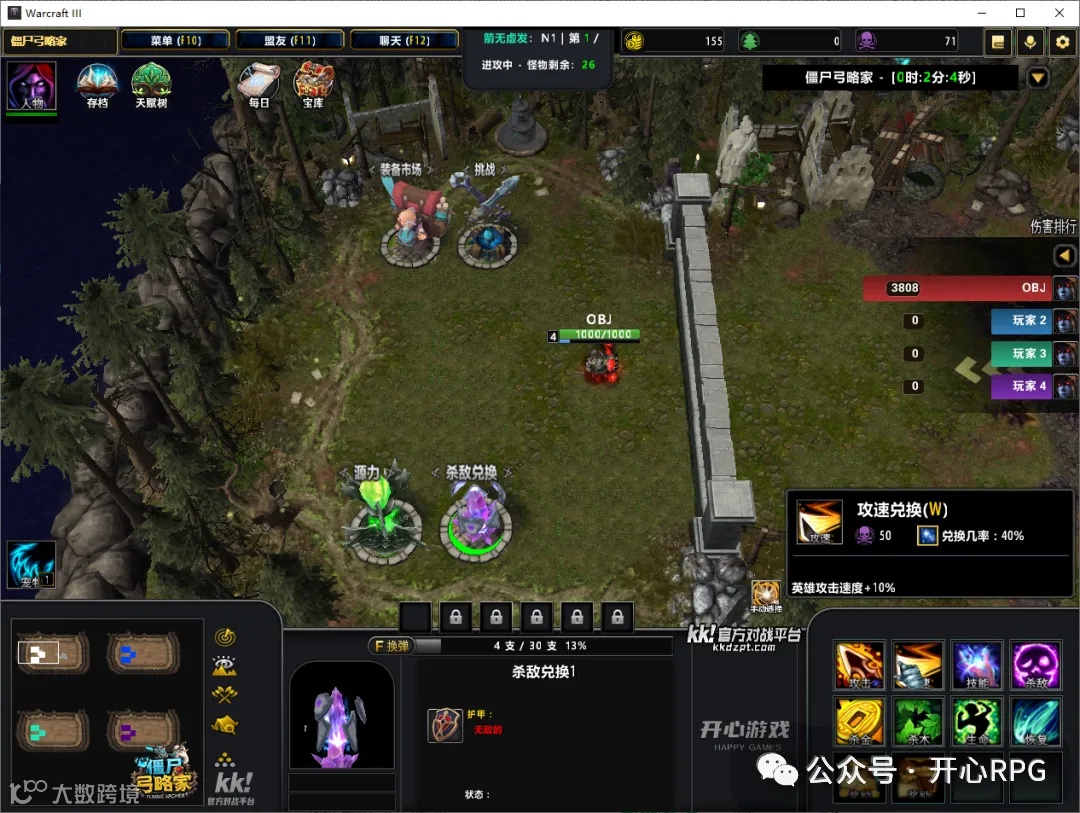
Task: Expand the quest timer dropdown arrow
Action: (x=1038, y=78)
